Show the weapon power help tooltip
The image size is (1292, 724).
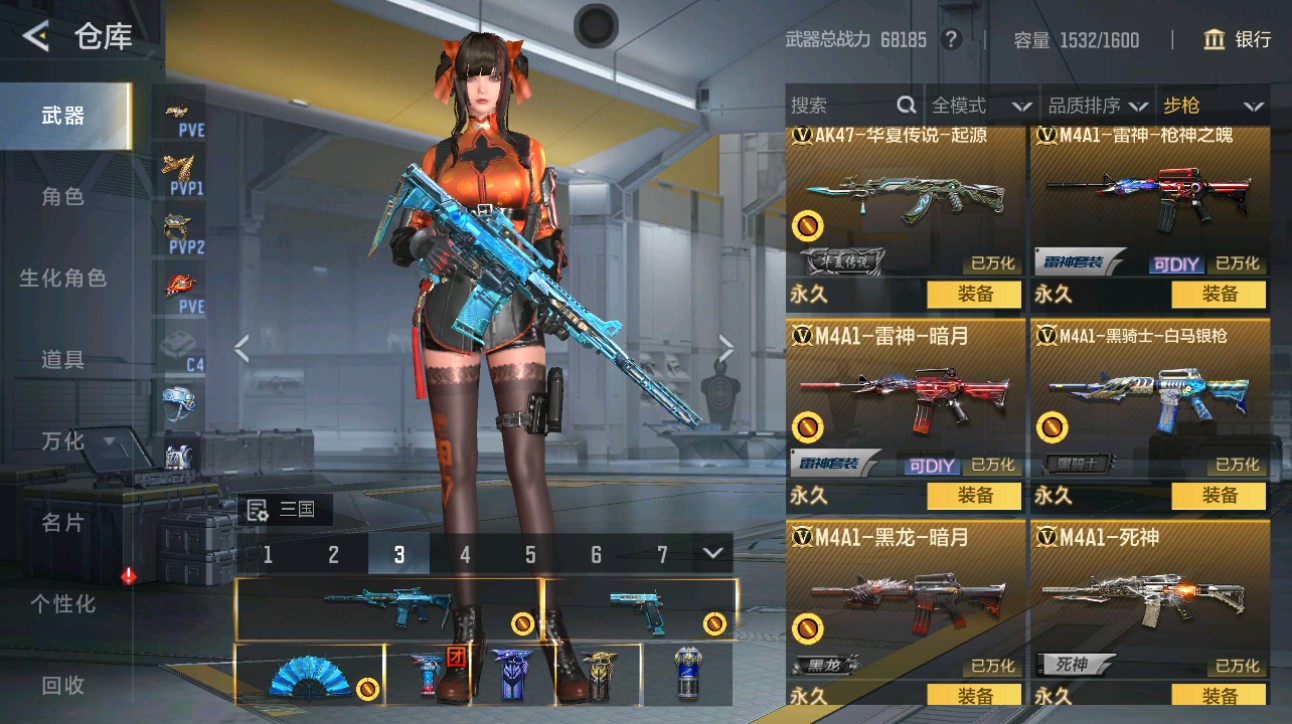coord(951,40)
